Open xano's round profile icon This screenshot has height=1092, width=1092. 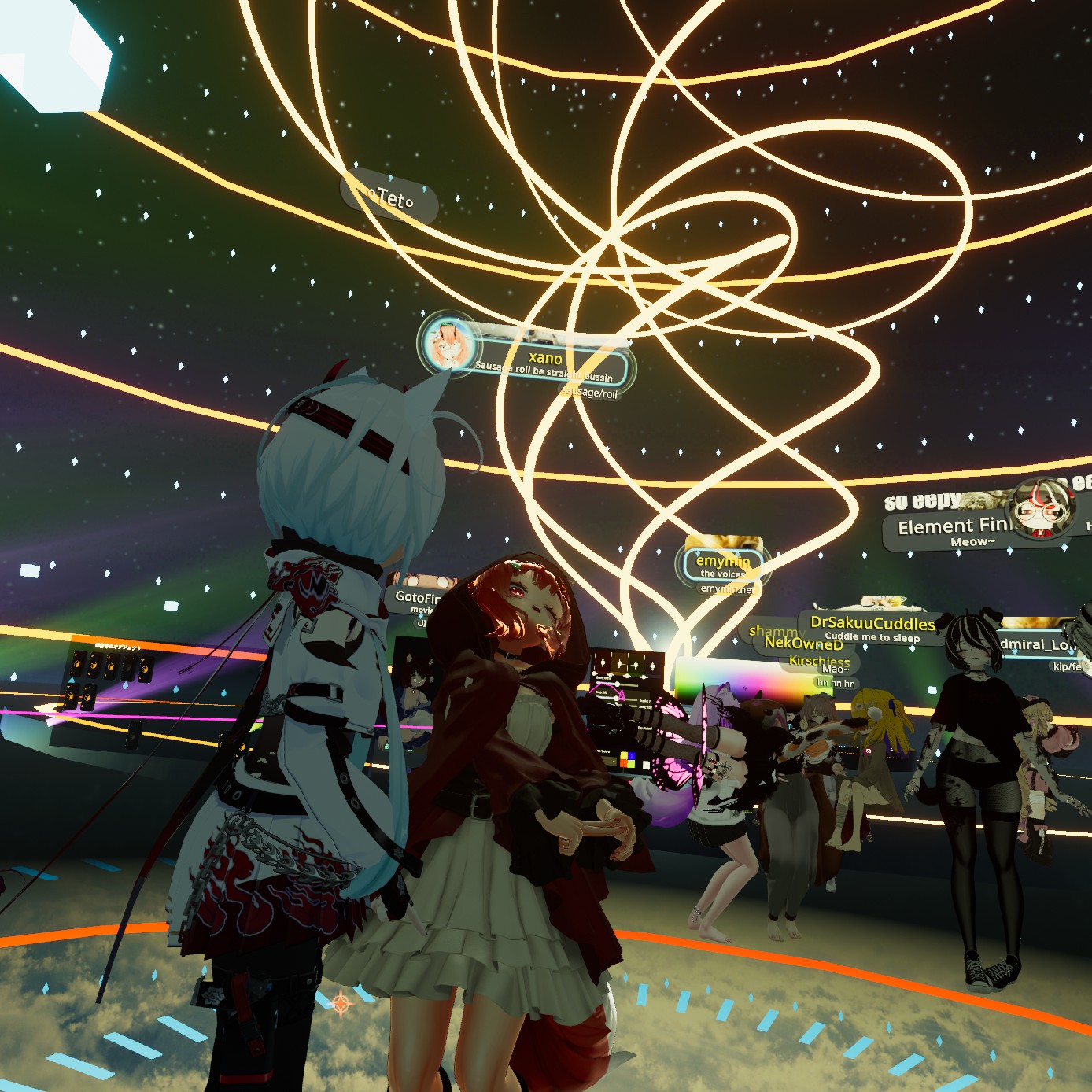446,343
